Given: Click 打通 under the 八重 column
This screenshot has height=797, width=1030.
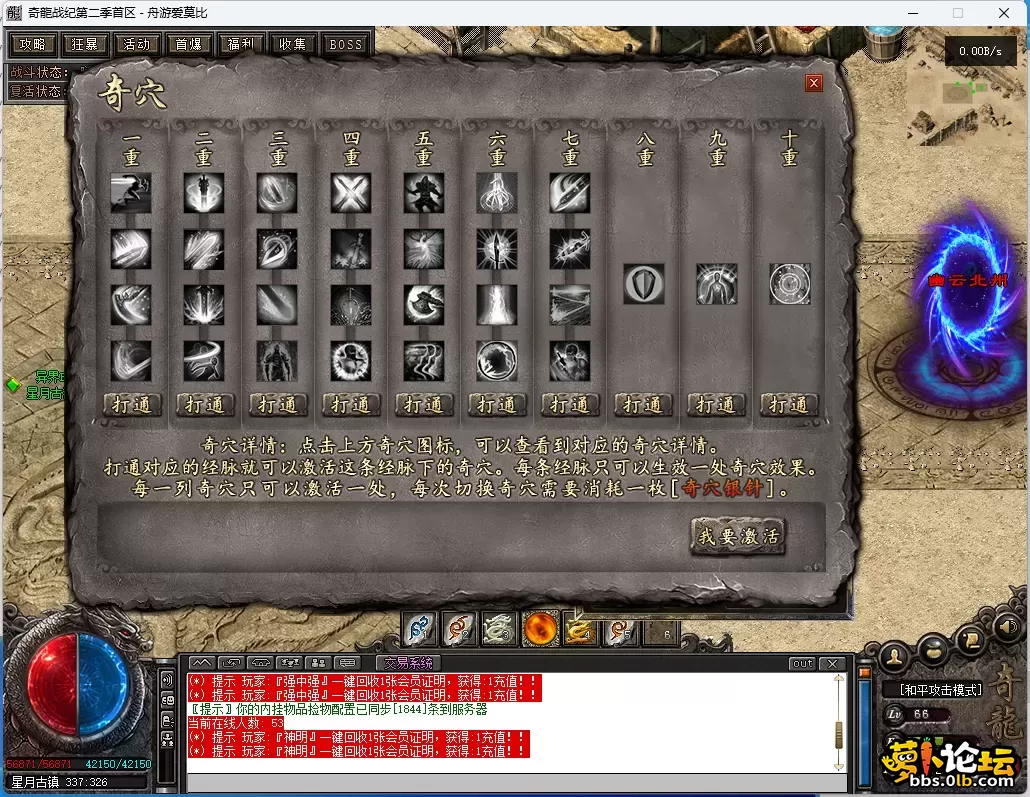Looking at the screenshot, I should [642, 404].
